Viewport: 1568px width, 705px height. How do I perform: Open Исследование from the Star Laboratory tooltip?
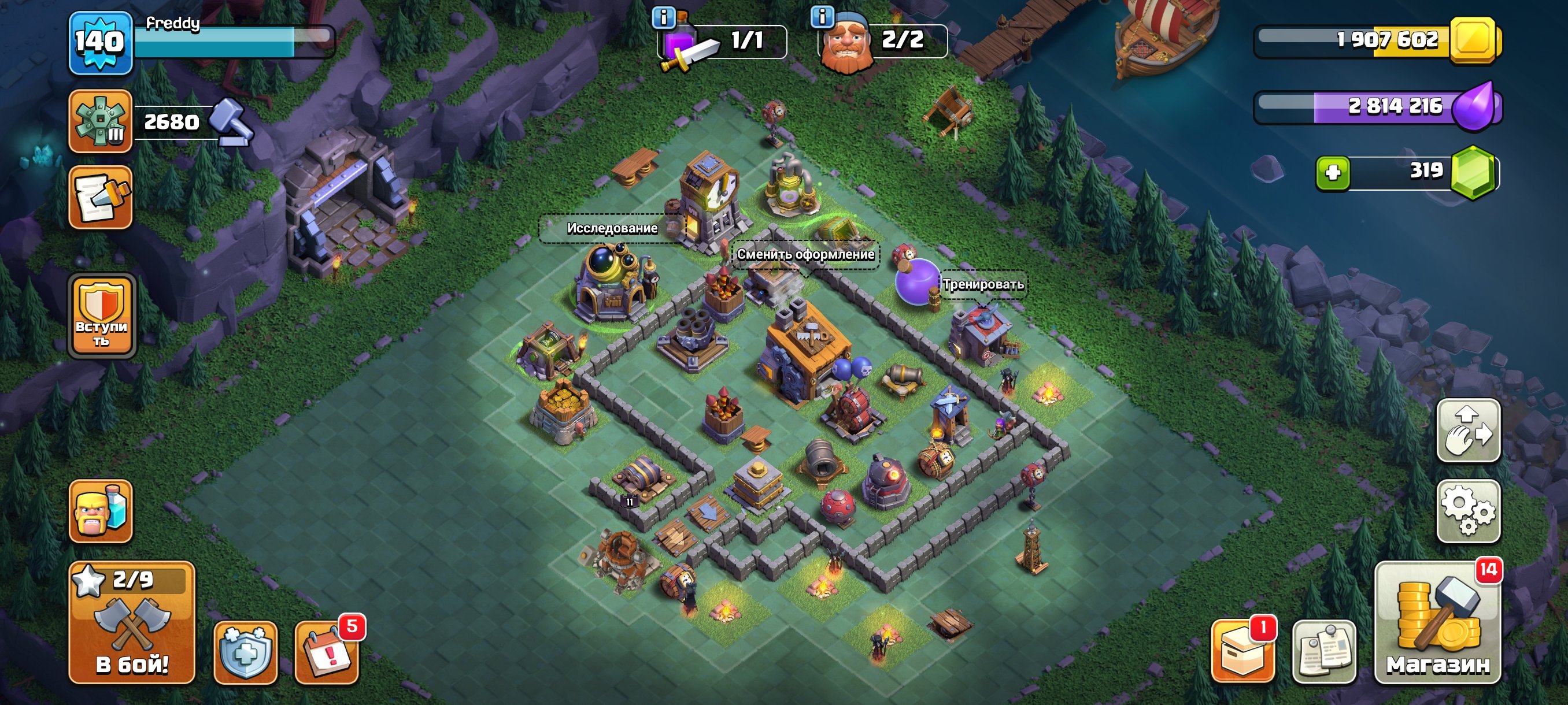tap(611, 229)
